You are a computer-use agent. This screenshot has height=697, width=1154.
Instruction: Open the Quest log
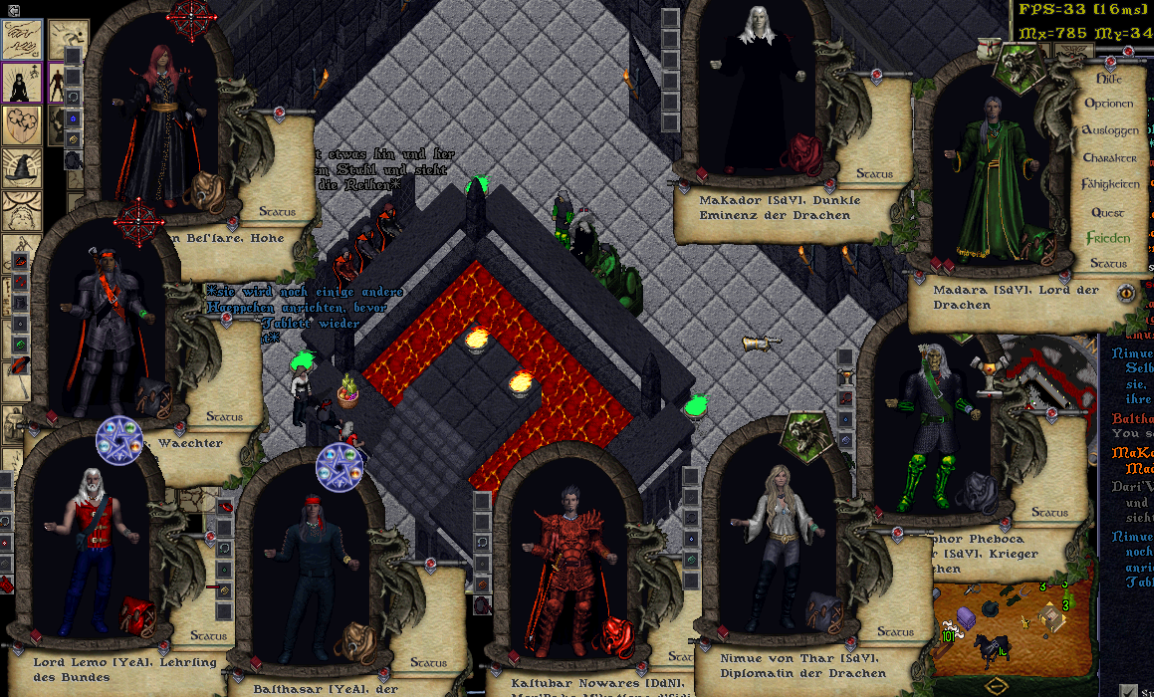1108,212
